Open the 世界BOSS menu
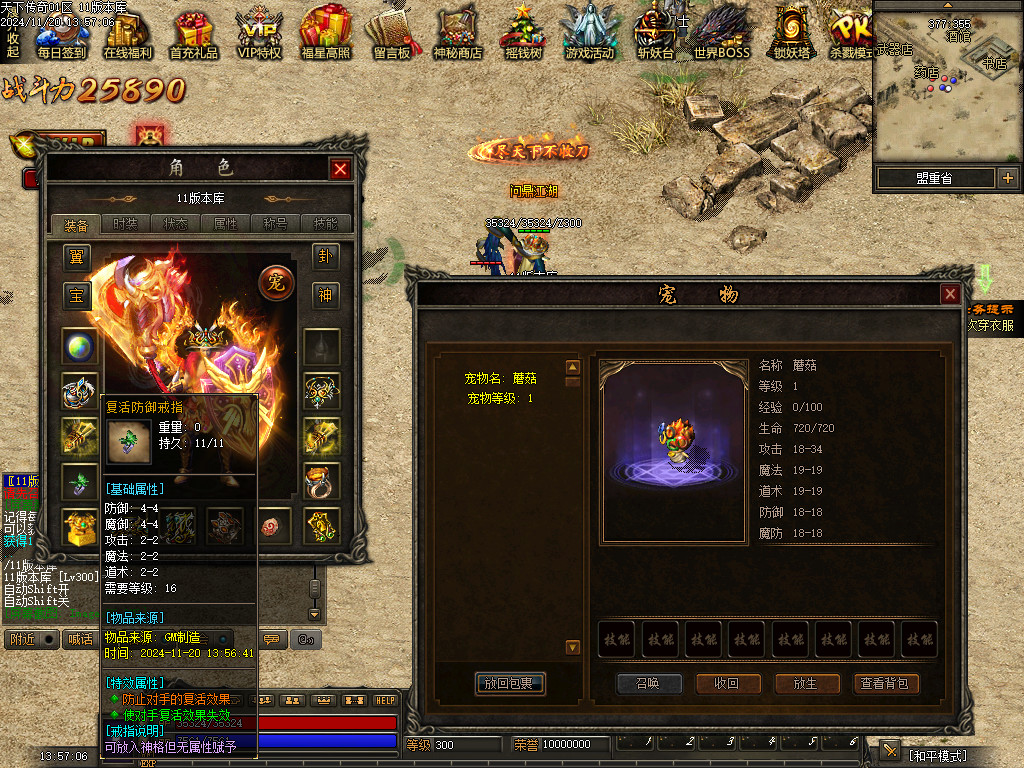The width and height of the screenshot is (1024, 768). (721, 35)
